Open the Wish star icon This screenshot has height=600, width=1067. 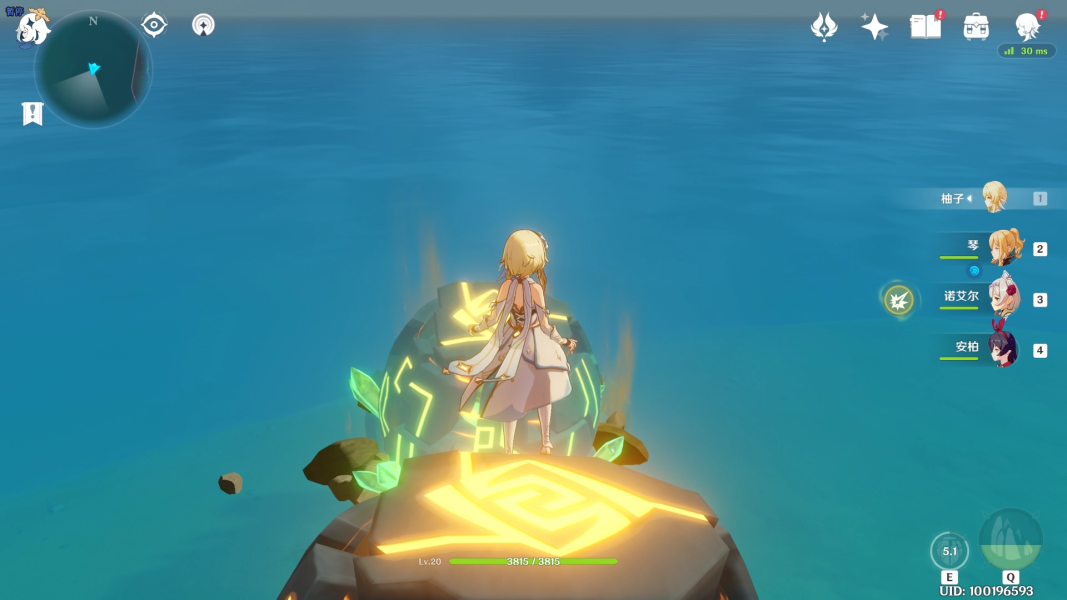pyautogui.click(x=824, y=27)
